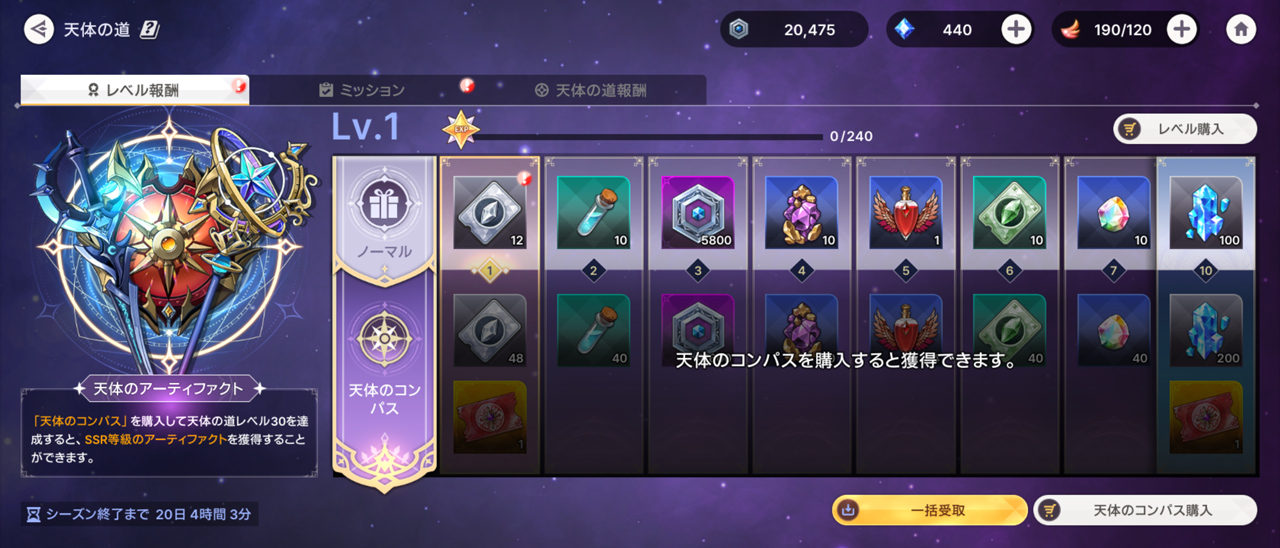
Task: Return to home screen via house icon
Action: coord(1241,29)
